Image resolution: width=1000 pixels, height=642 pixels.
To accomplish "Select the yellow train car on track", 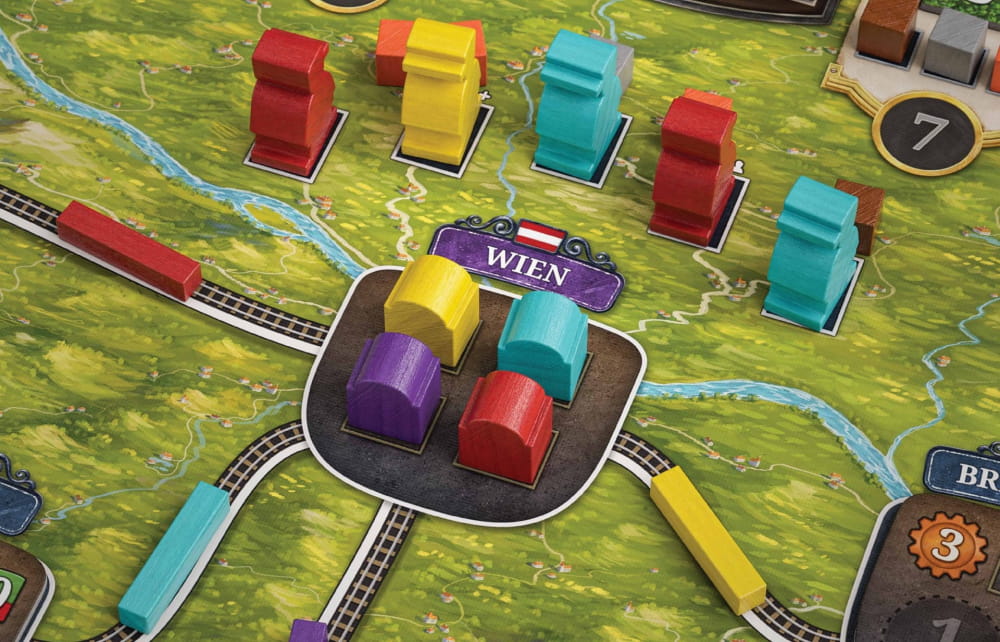I will (707, 538).
